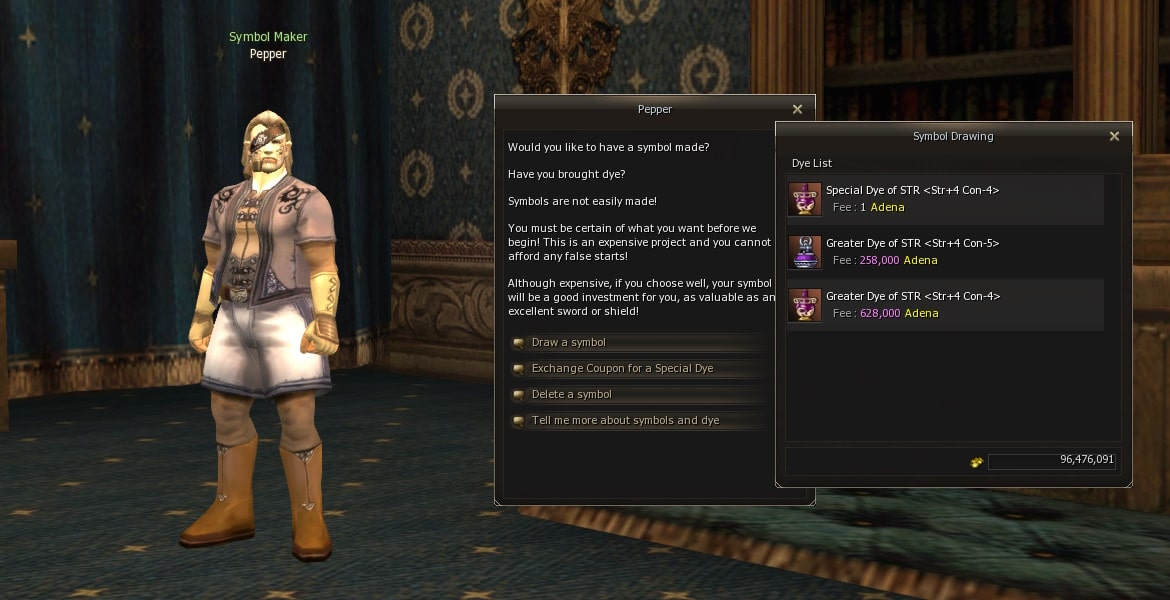Pick the 628,000 Adena Greater Dye of STR
This screenshot has width=1170, height=600.
click(x=944, y=305)
